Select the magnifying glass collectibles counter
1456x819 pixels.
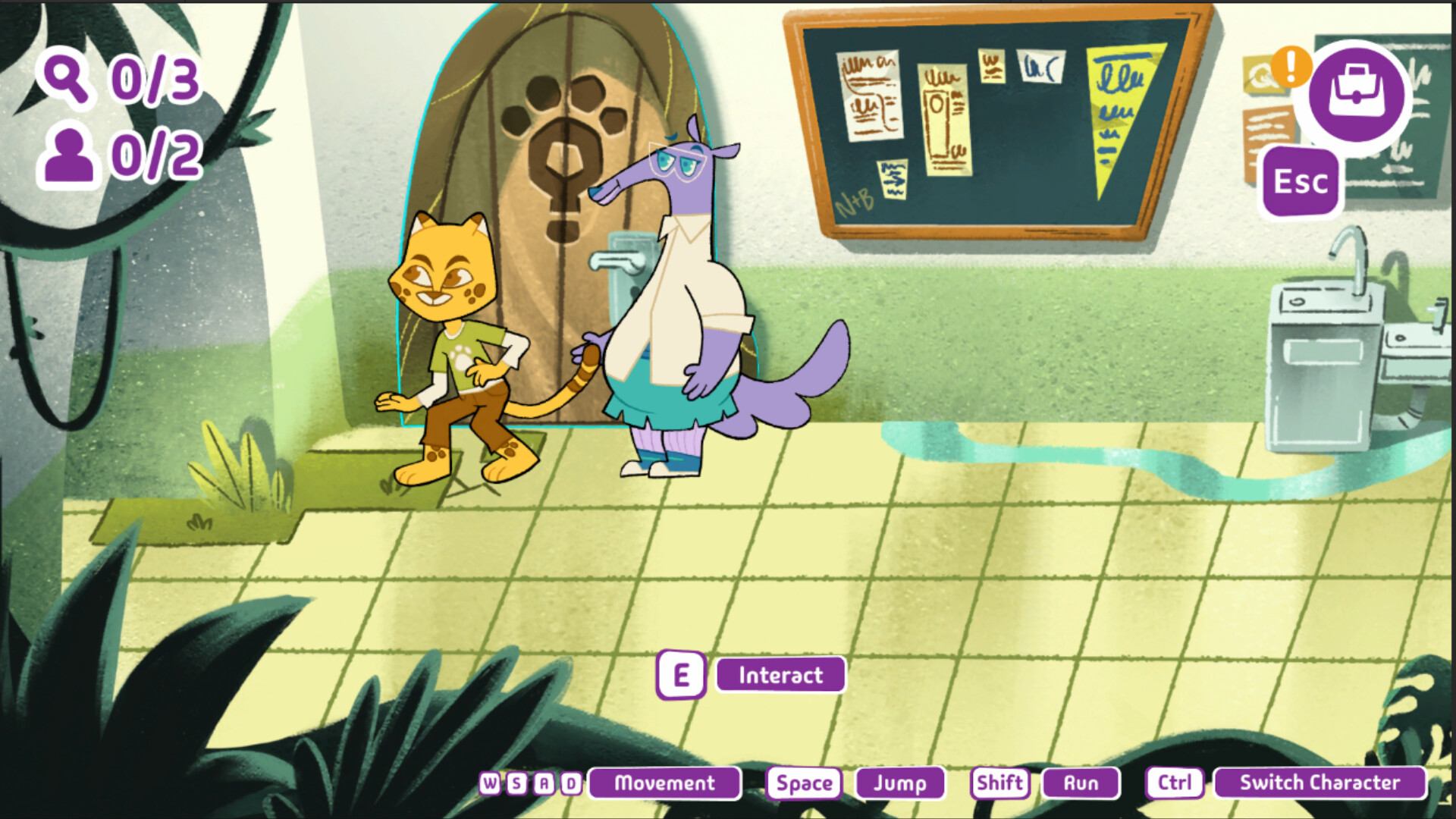pos(64,78)
